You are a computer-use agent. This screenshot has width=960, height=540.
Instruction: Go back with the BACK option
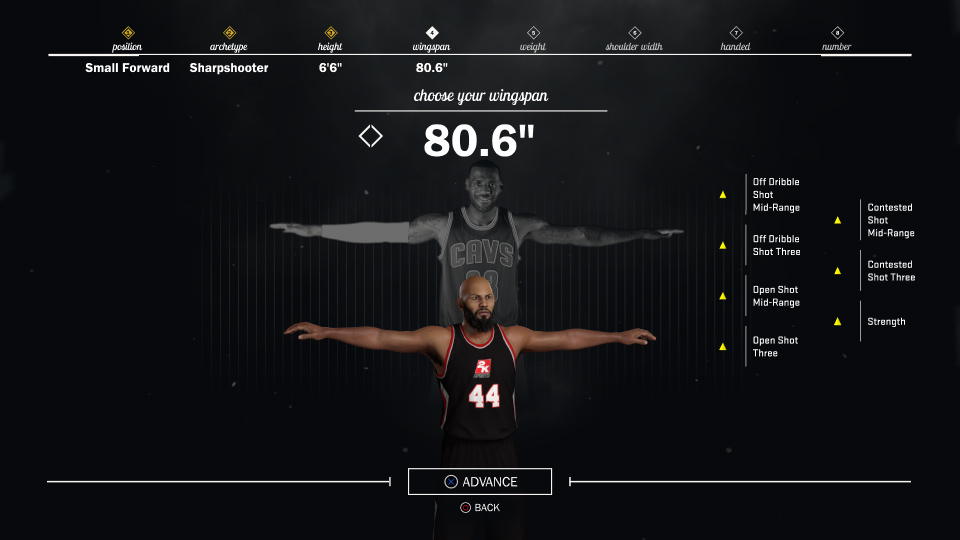click(x=480, y=508)
